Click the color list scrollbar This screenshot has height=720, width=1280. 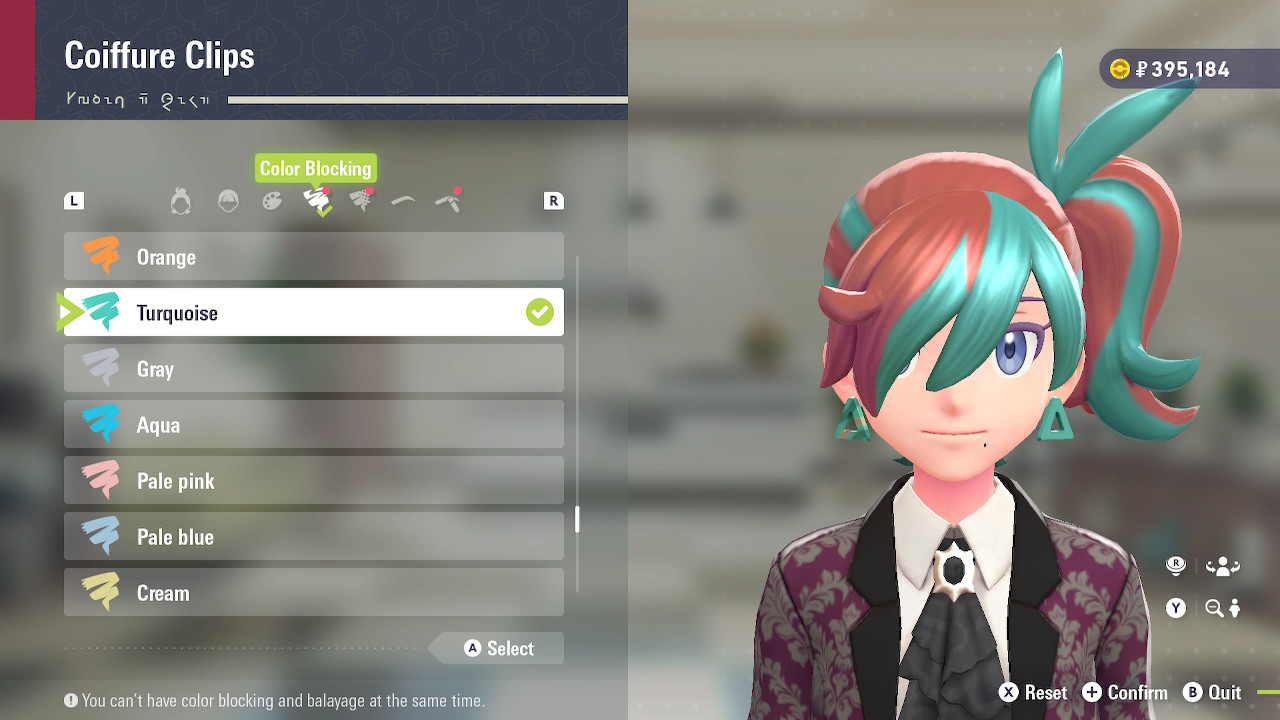click(577, 520)
